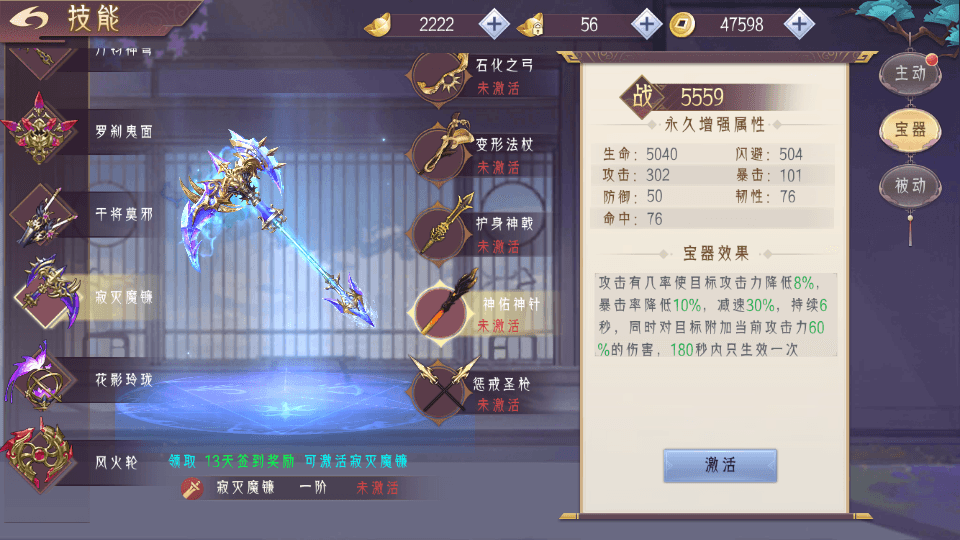Go back with the return arrow
The height and width of the screenshot is (540, 960).
click(x=33, y=18)
